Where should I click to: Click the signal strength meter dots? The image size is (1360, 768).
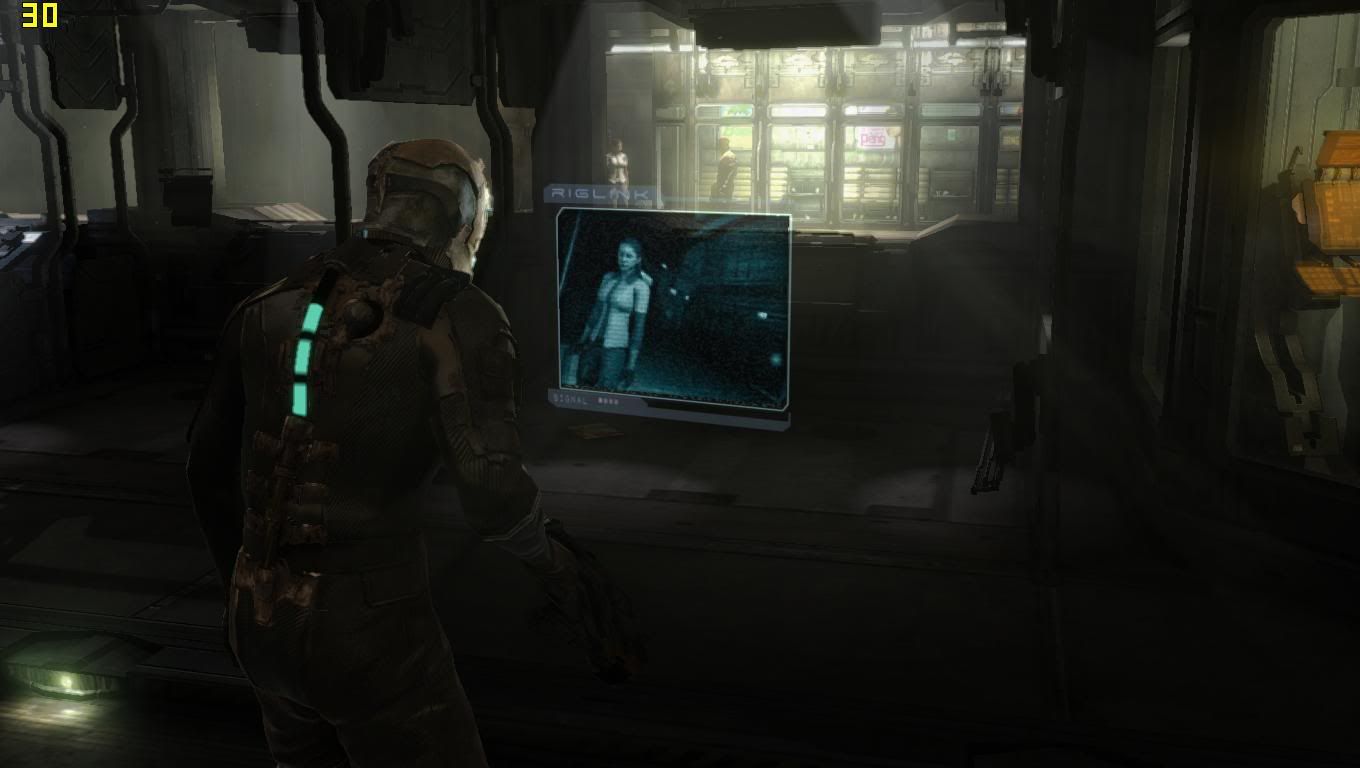[609, 400]
